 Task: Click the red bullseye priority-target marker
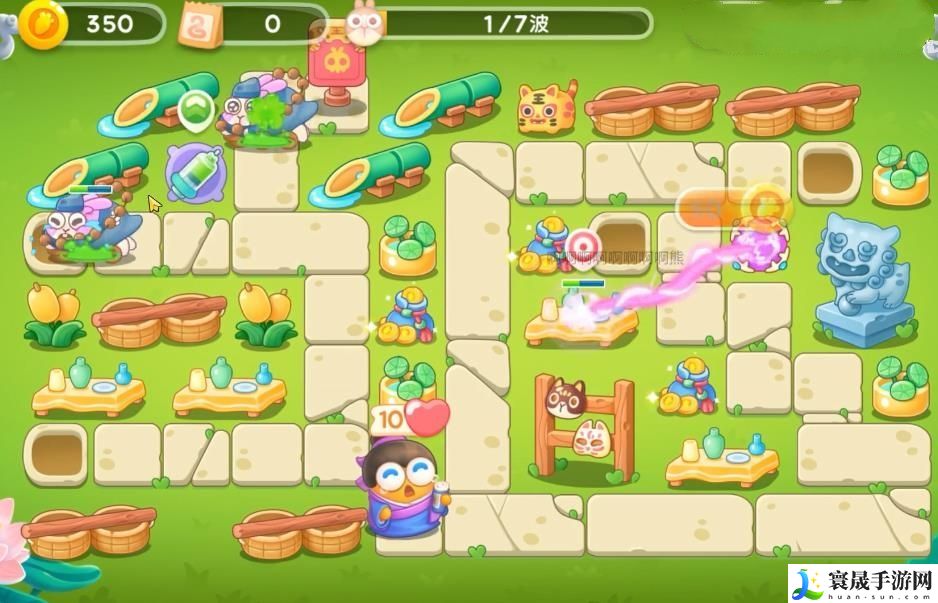[x=581, y=244]
